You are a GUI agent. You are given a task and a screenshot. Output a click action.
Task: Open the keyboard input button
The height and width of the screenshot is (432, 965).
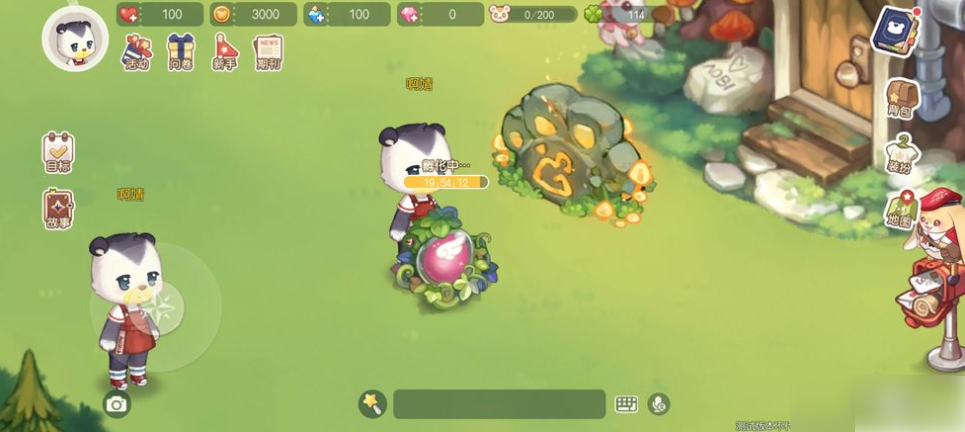pos(626,404)
